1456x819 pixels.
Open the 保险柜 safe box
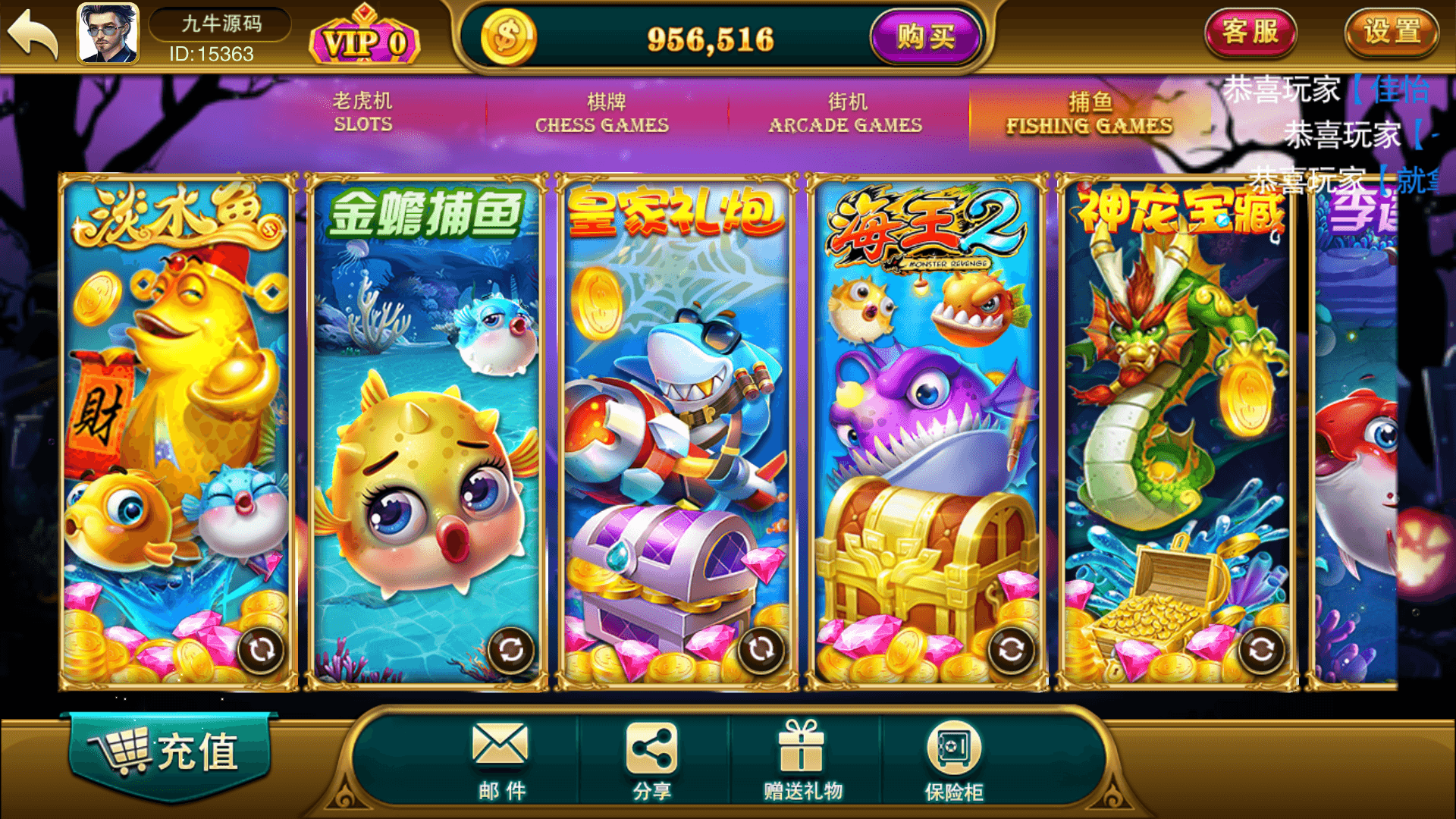coord(953,760)
